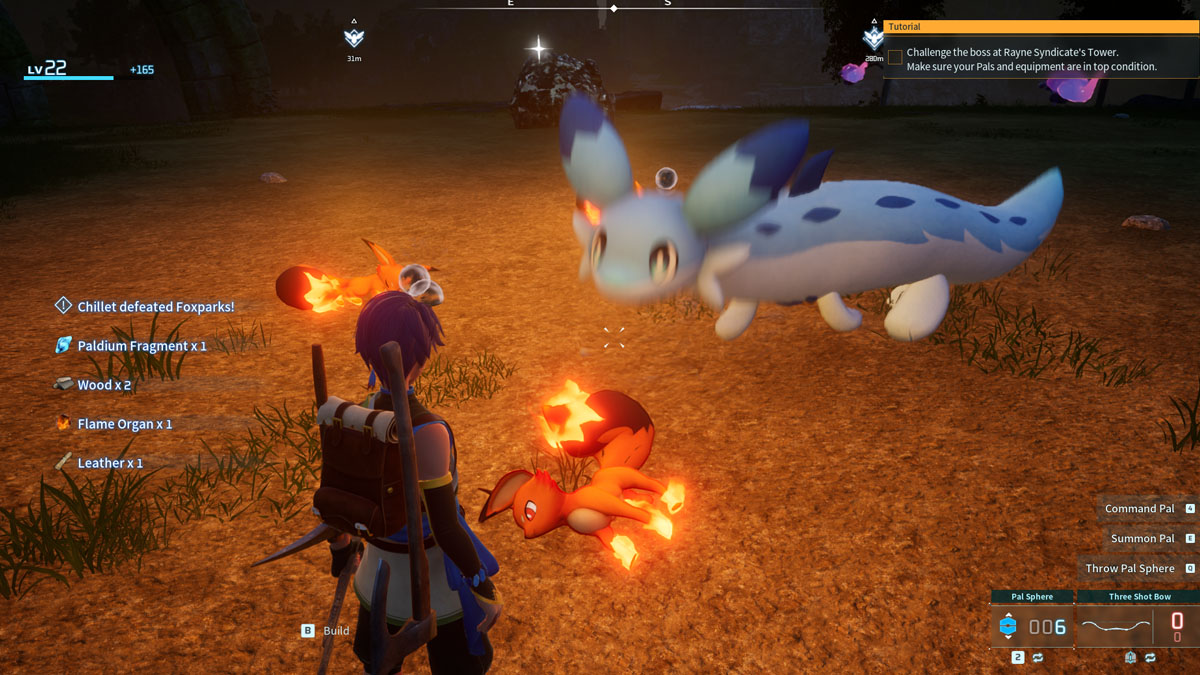Click the Flame Organ loot notification
This screenshot has width=1200, height=675.
pyautogui.click(x=124, y=424)
